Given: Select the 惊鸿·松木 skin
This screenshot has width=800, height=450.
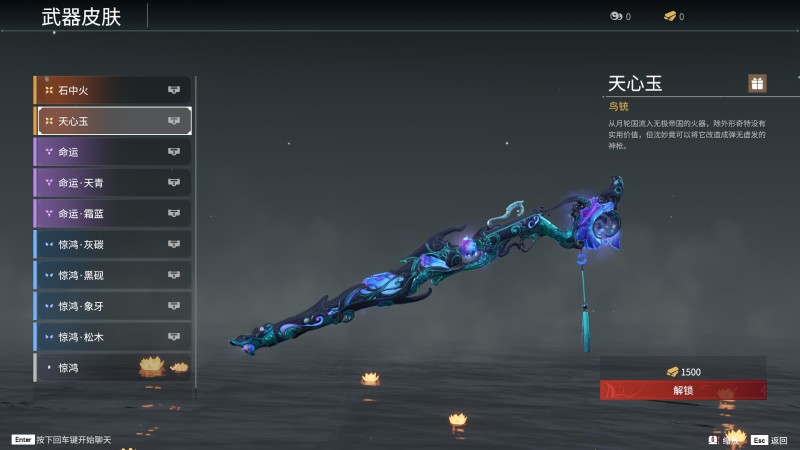Looking at the screenshot, I should [112, 336].
